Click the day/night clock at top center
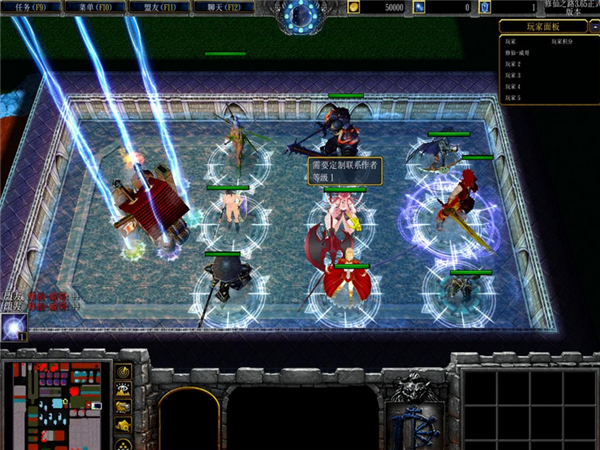The image size is (600, 450). click(x=299, y=13)
